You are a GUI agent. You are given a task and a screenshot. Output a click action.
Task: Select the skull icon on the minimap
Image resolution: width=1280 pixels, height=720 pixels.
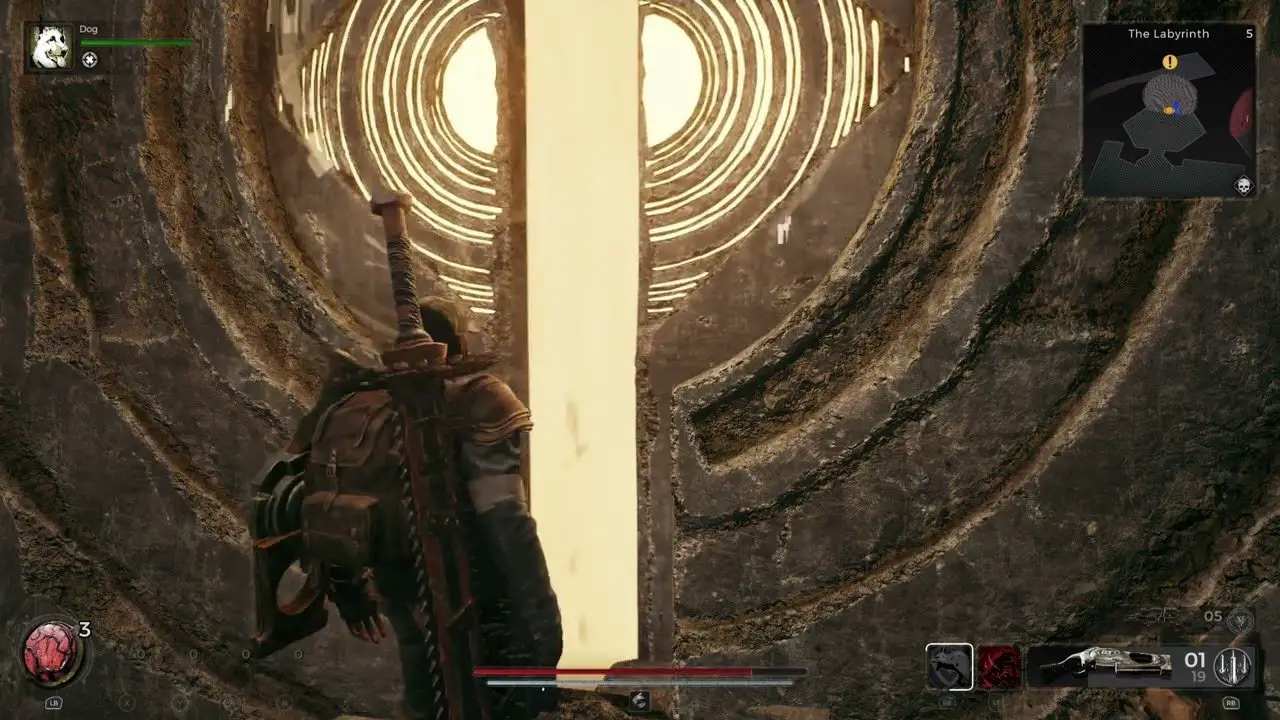coord(1243,186)
